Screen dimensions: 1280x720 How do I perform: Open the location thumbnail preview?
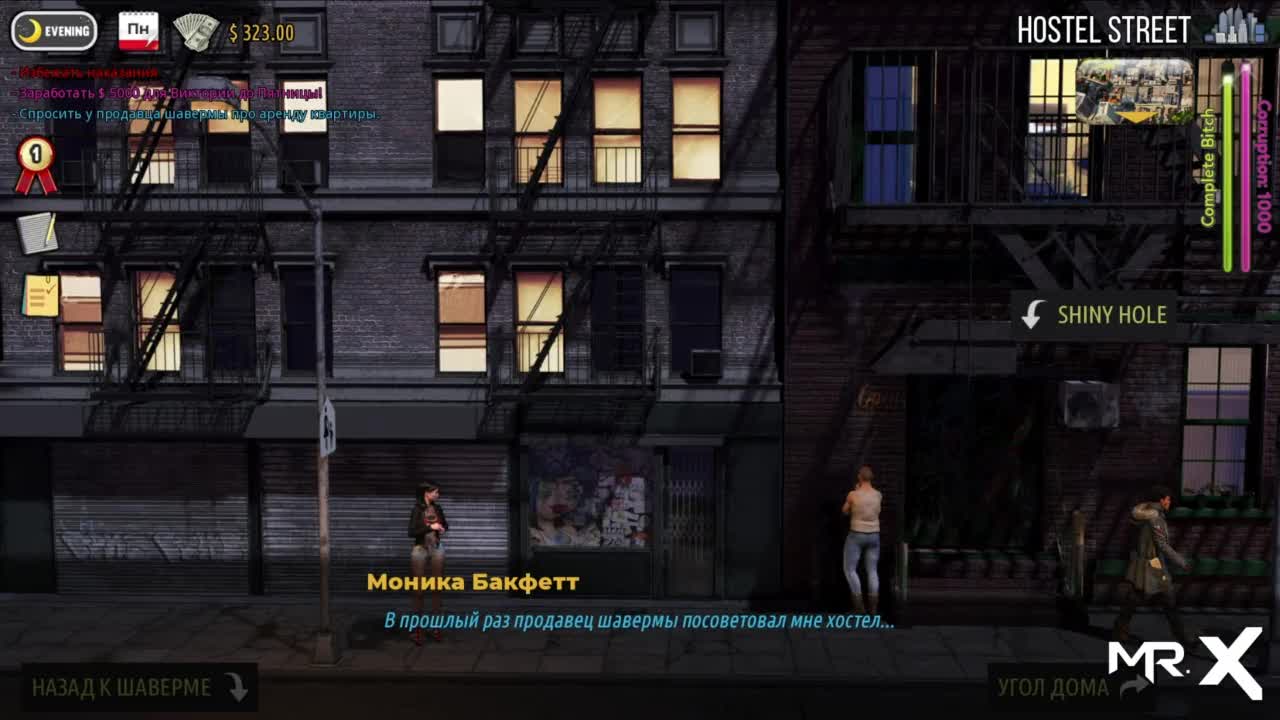point(1134,91)
